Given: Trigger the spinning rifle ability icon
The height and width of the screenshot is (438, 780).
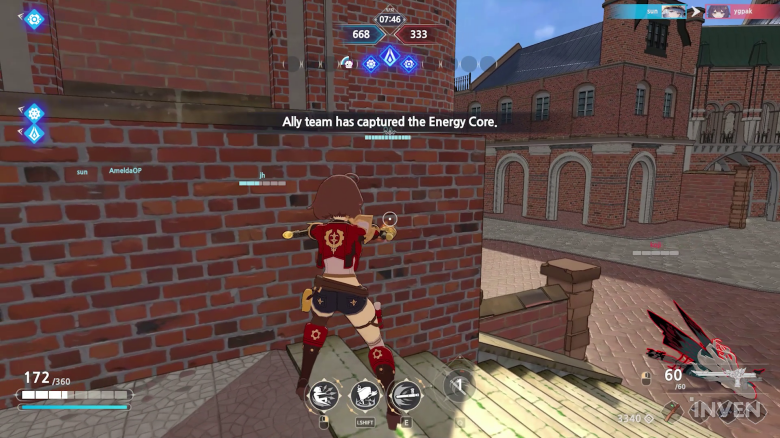Looking at the screenshot, I should [x=404, y=397].
